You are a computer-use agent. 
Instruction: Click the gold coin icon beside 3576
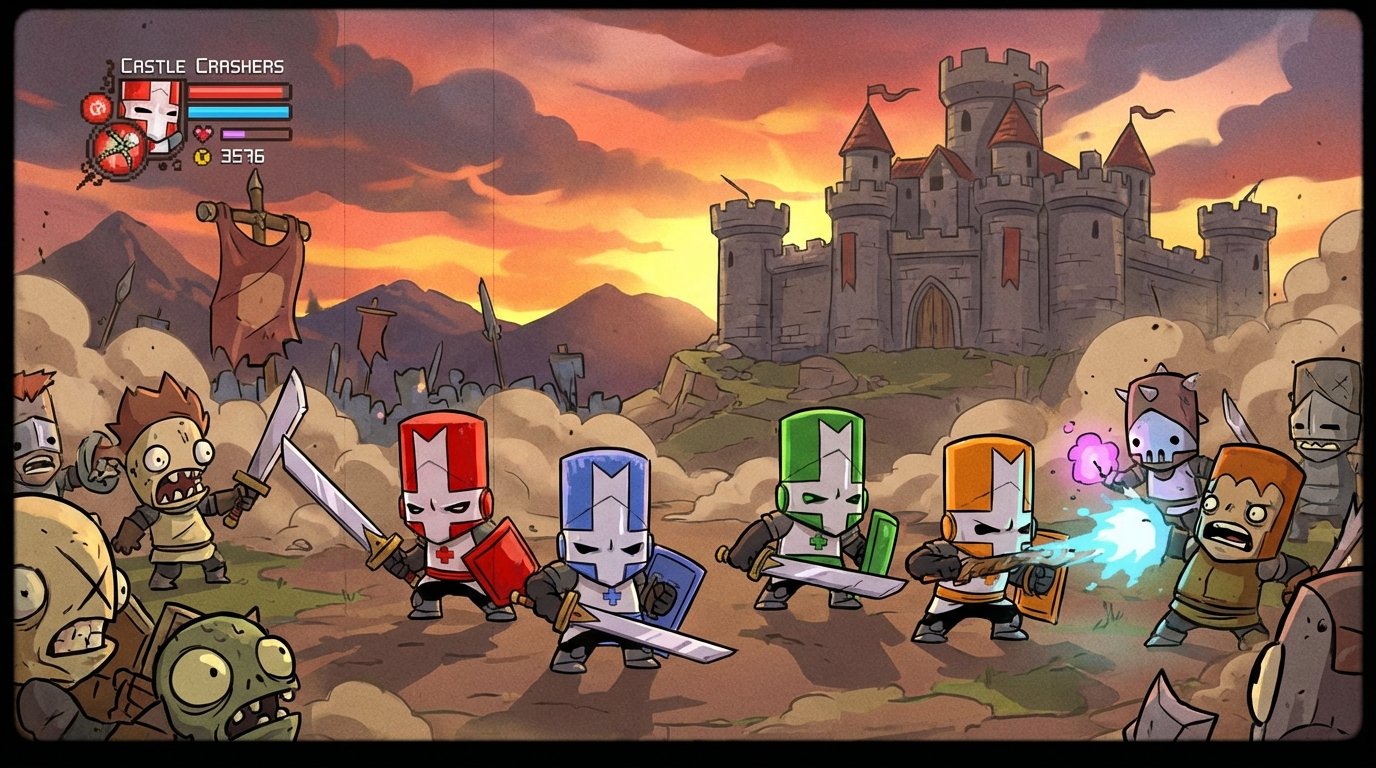pos(201,157)
